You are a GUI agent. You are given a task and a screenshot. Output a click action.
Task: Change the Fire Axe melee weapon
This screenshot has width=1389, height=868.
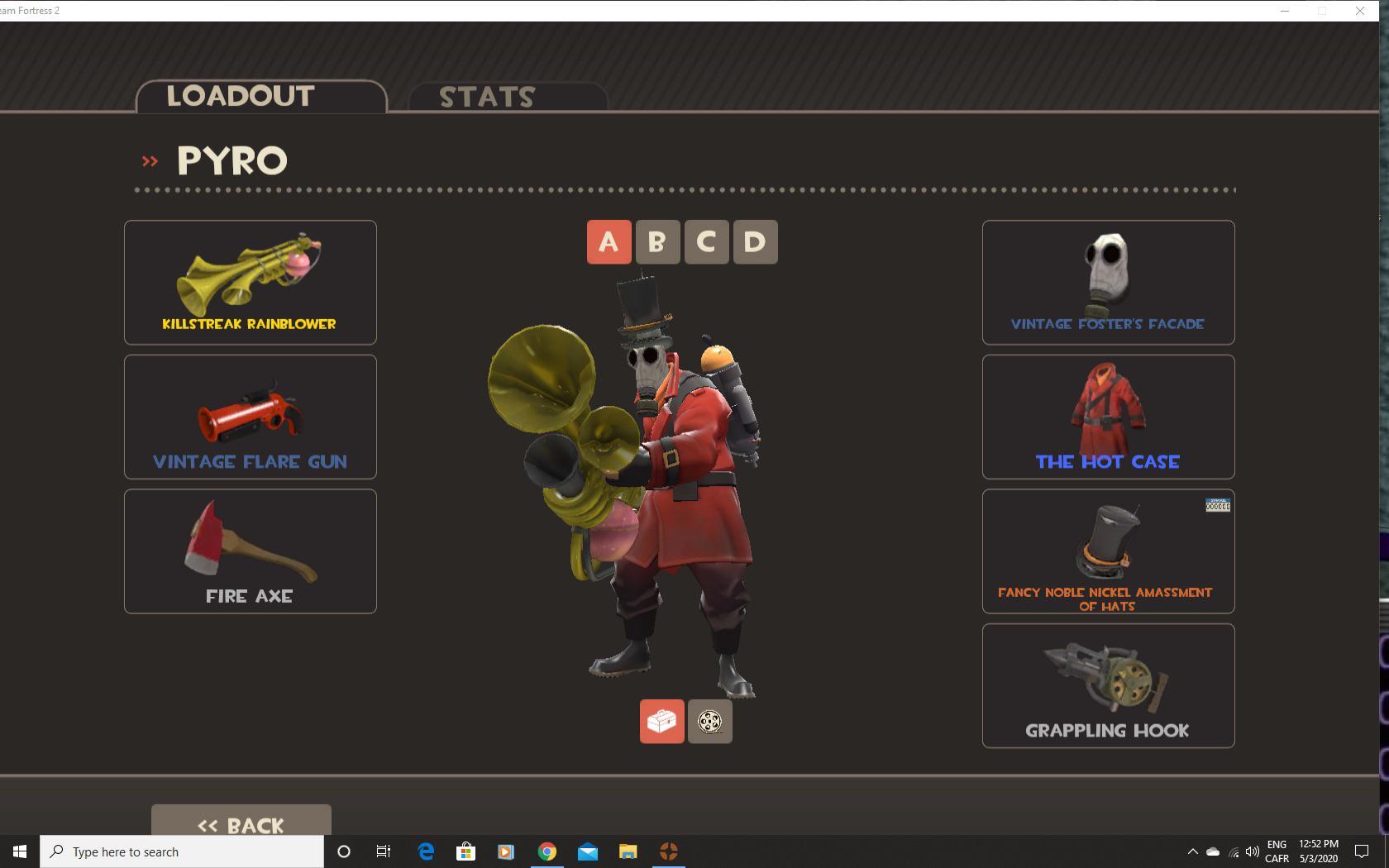[x=250, y=550]
